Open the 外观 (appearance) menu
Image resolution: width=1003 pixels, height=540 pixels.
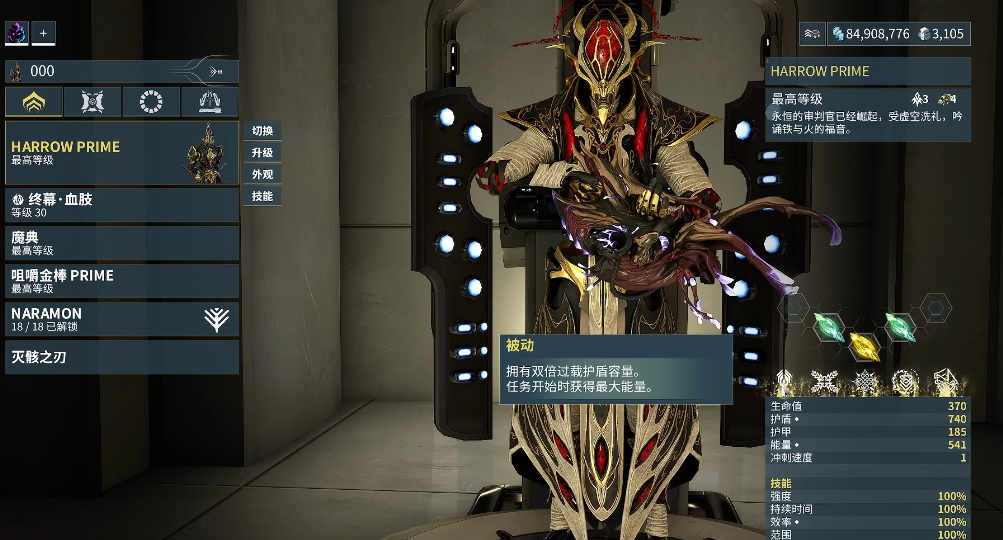tap(262, 174)
